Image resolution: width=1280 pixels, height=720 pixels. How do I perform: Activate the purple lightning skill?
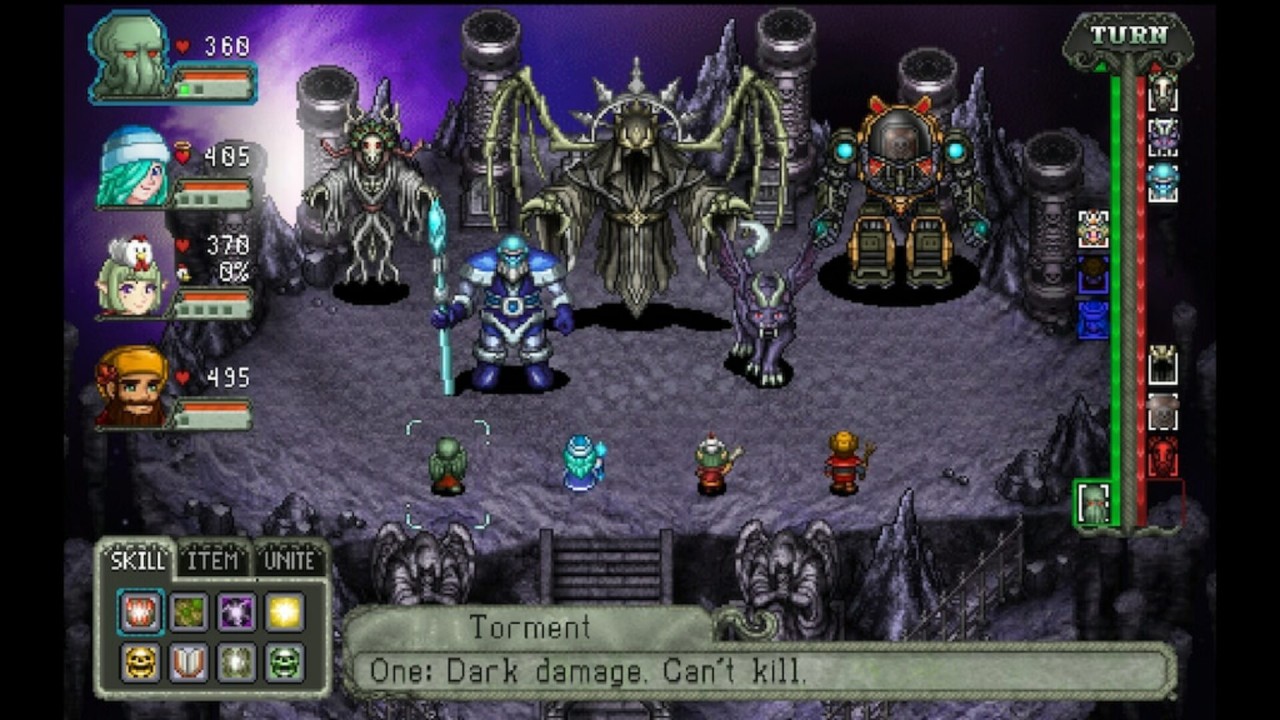(x=237, y=612)
